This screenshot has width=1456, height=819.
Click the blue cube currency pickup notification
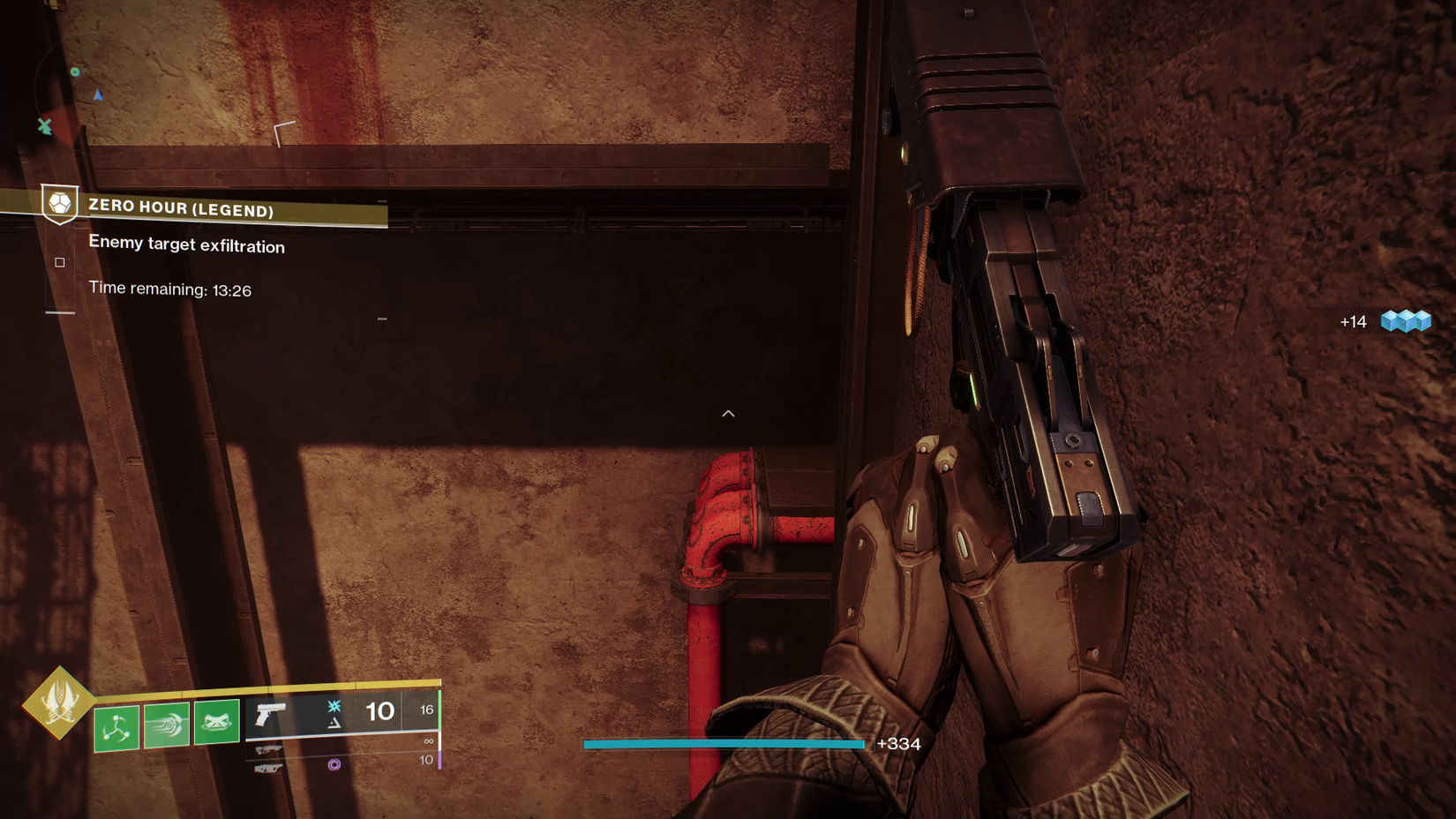(x=1405, y=321)
